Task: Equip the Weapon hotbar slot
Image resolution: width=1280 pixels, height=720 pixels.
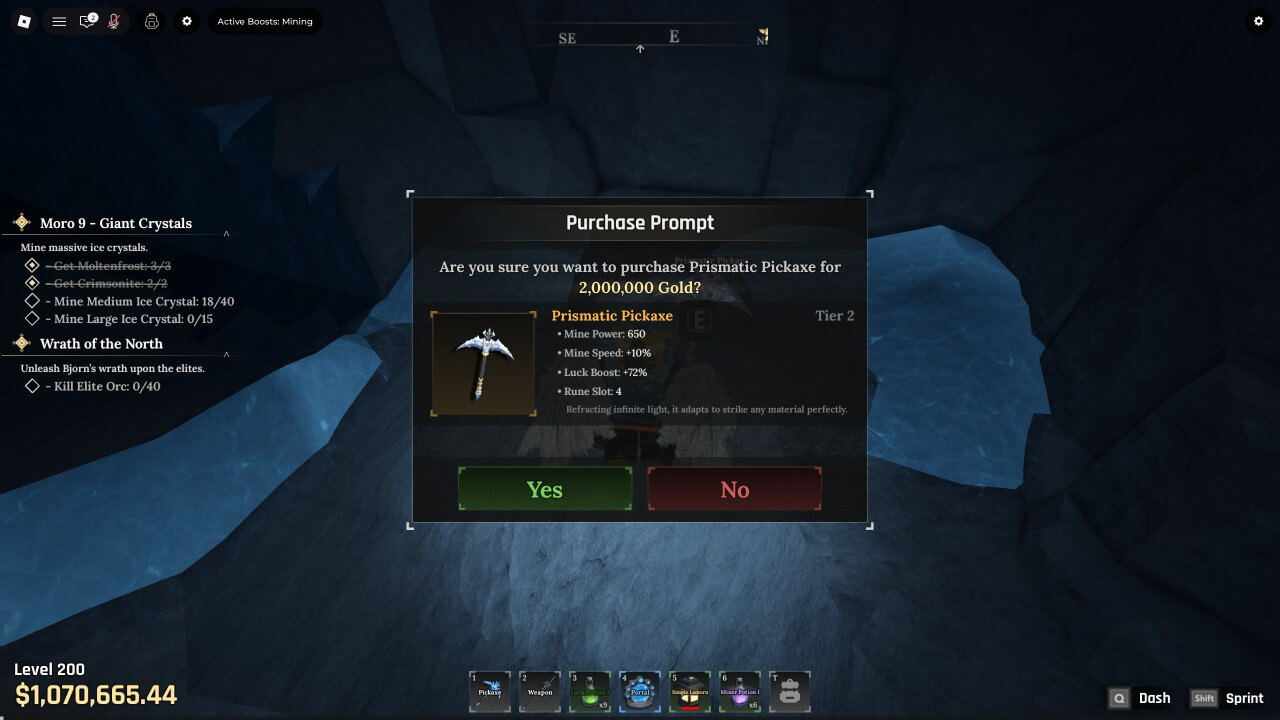Action: (540, 691)
